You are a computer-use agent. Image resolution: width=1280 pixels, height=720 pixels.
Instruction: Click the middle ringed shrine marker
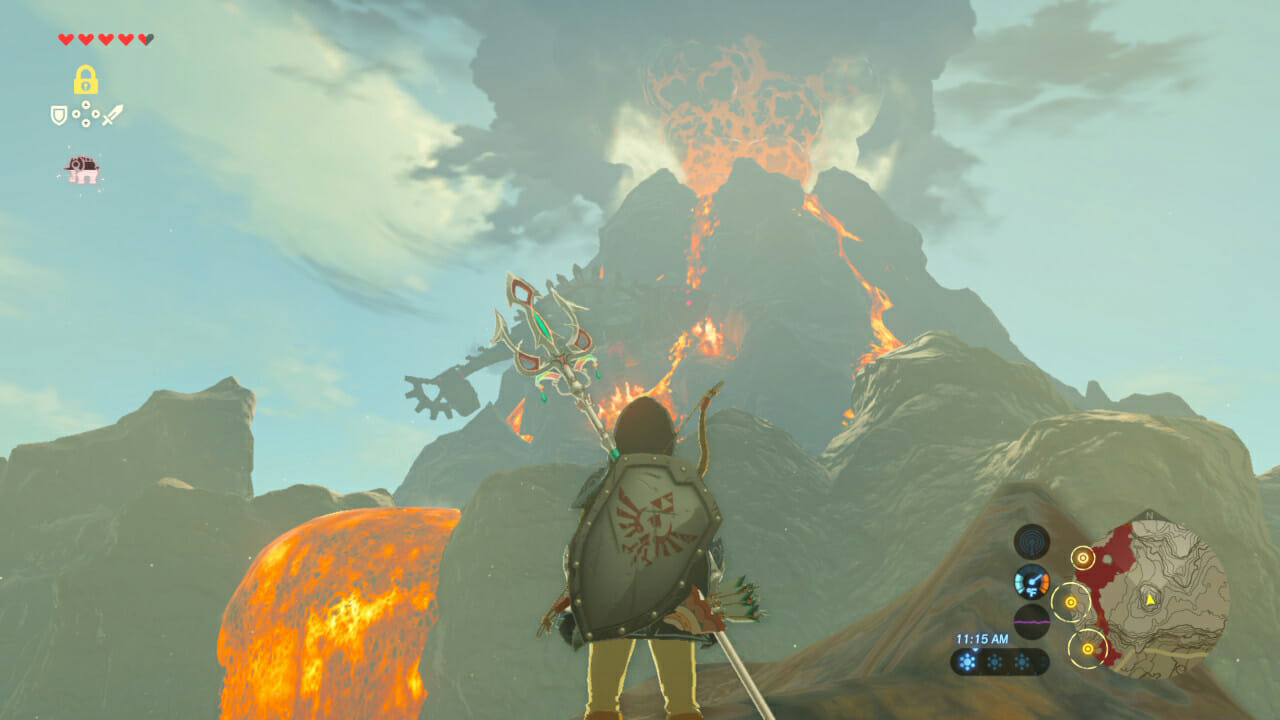click(x=1070, y=602)
